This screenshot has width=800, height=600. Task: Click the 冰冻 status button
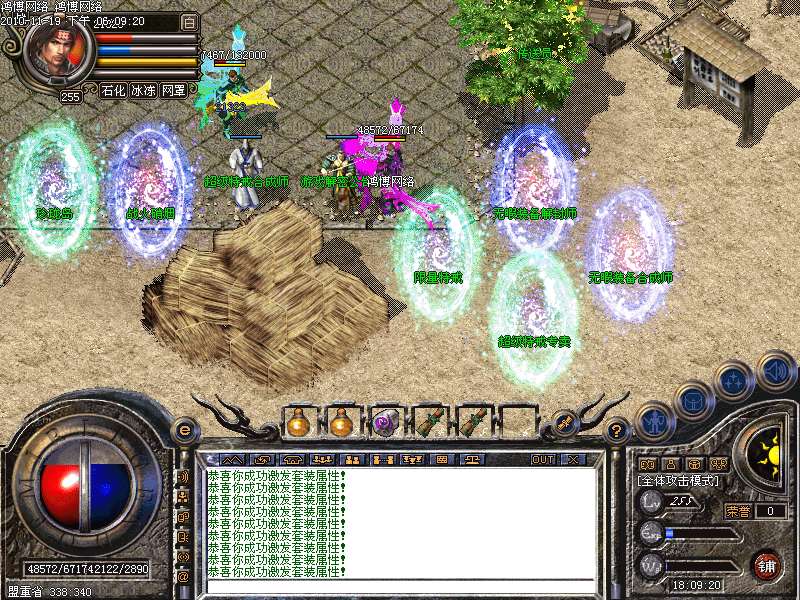(x=143, y=90)
